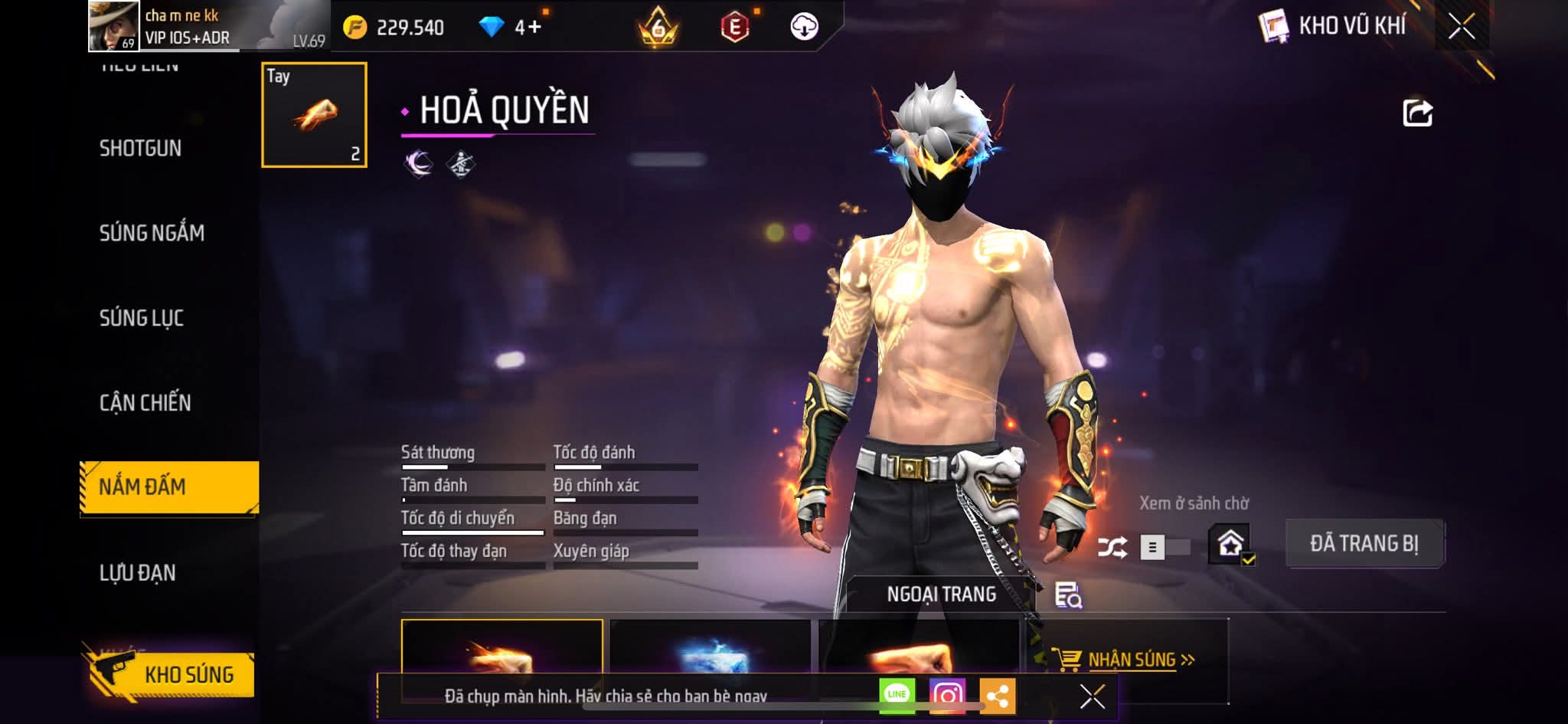Open the SÚNG LỤC category
The image size is (1568, 724).
(x=142, y=318)
